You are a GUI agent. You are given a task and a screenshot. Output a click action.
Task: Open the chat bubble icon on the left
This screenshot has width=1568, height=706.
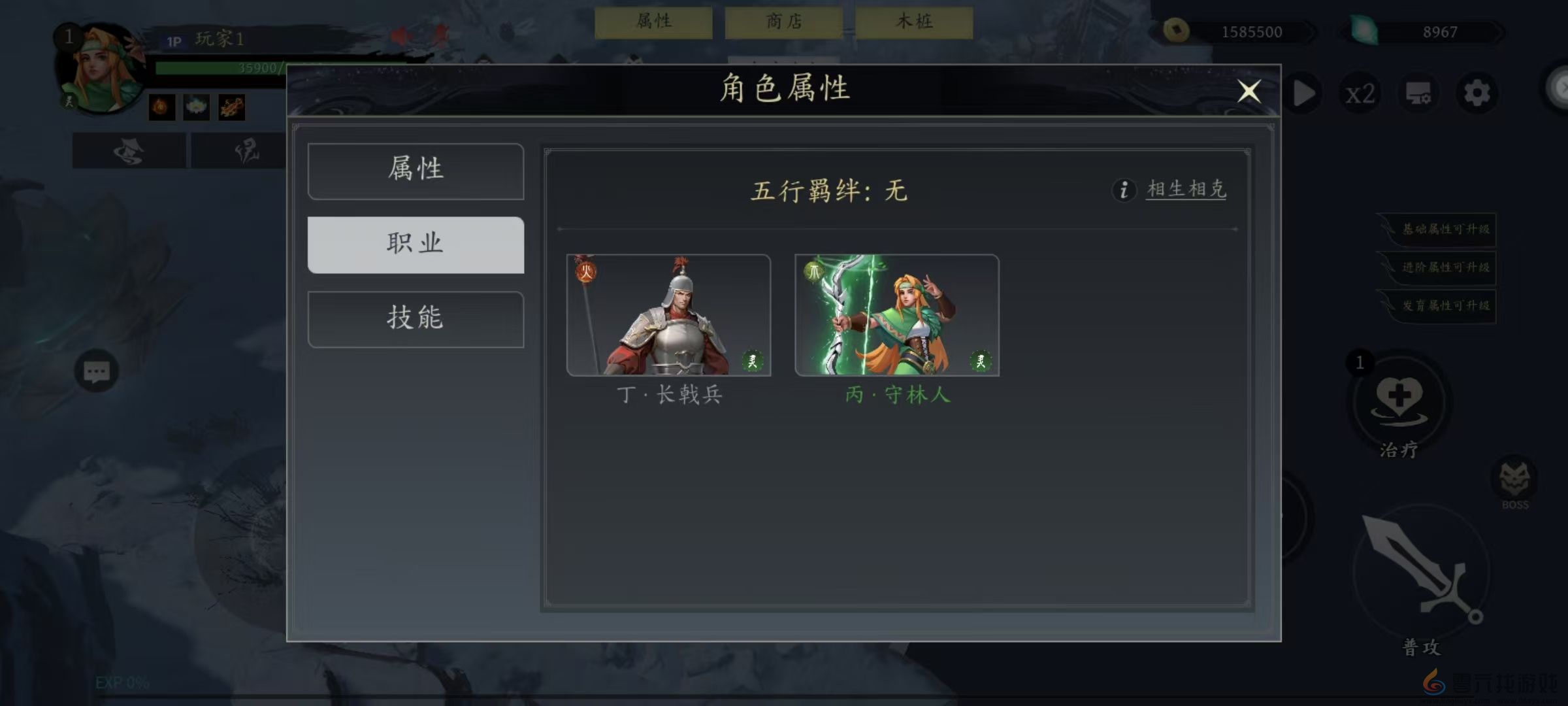[x=97, y=371]
